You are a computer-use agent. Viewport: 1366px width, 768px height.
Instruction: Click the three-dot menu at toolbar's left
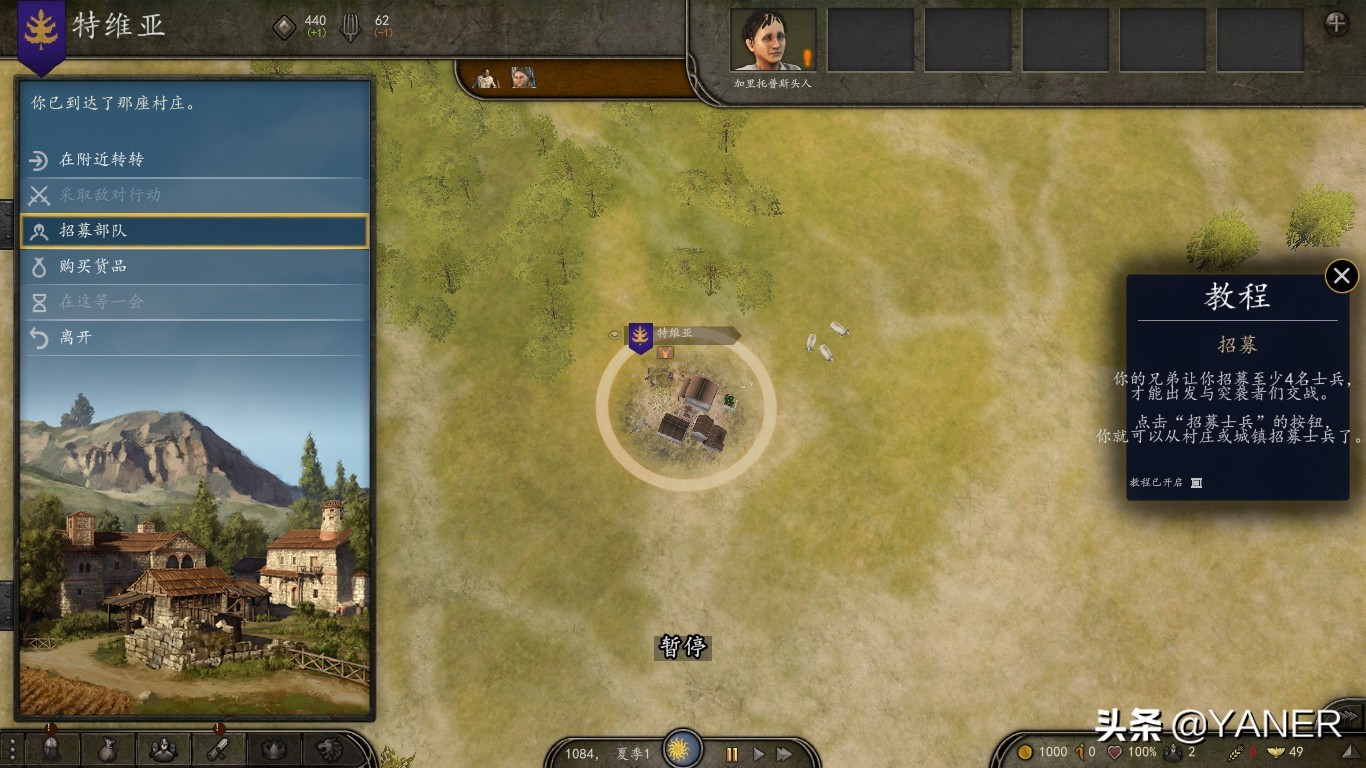coord(12,748)
